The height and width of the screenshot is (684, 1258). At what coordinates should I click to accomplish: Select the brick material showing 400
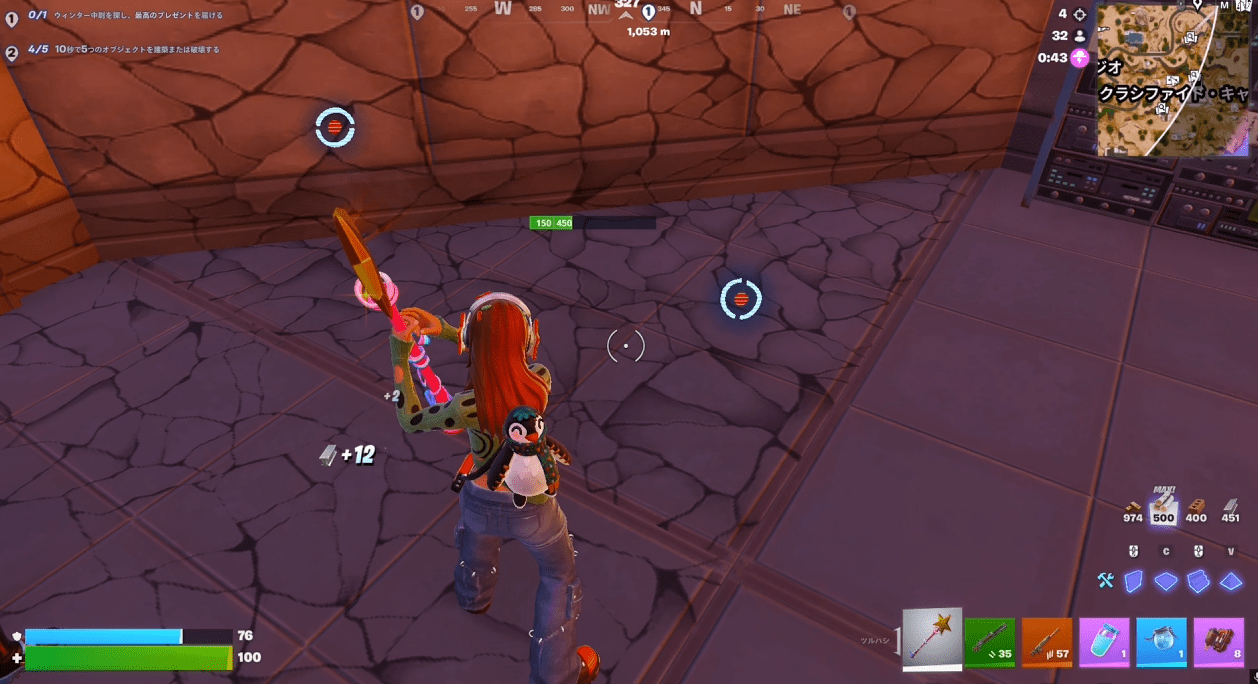click(x=1196, y=511)
